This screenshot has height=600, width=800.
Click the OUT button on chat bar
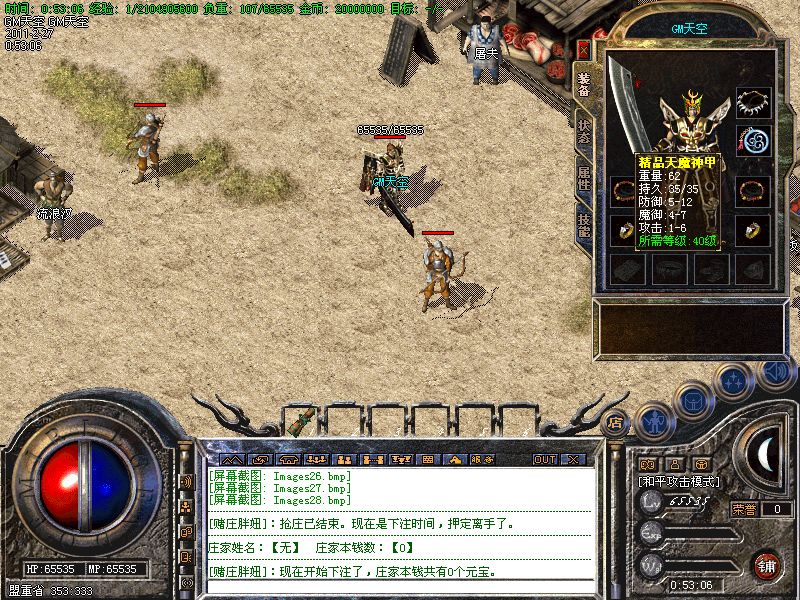(x=545, y=460)
